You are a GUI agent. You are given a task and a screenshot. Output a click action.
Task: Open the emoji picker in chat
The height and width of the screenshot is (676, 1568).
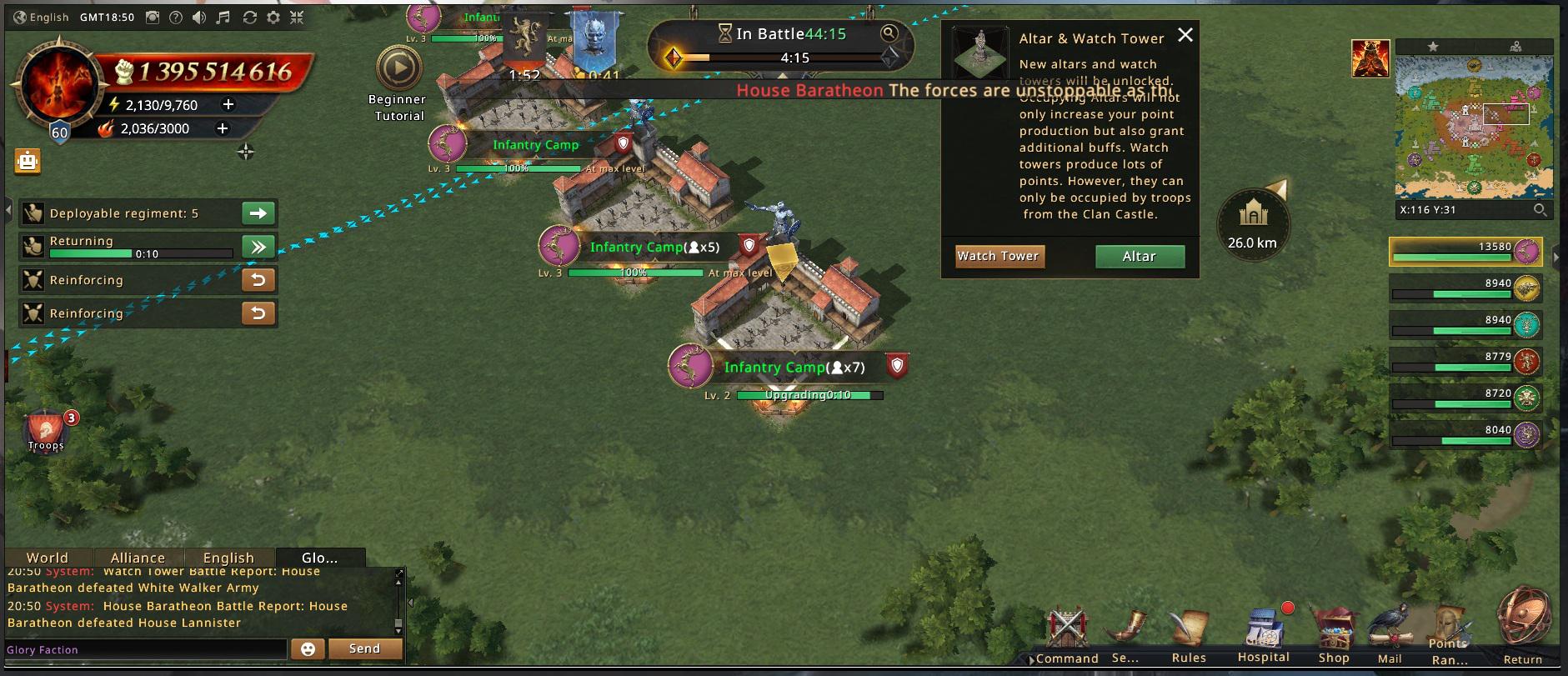click(x=308, y=649)
